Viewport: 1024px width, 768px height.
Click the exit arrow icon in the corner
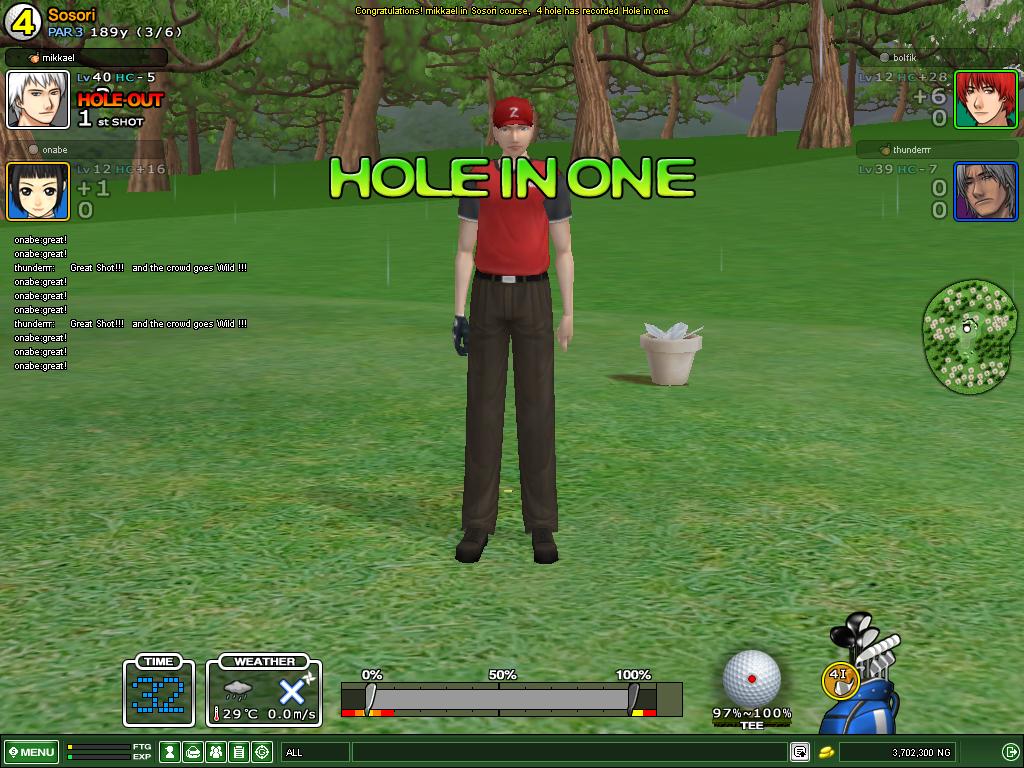pos(1010,752)
